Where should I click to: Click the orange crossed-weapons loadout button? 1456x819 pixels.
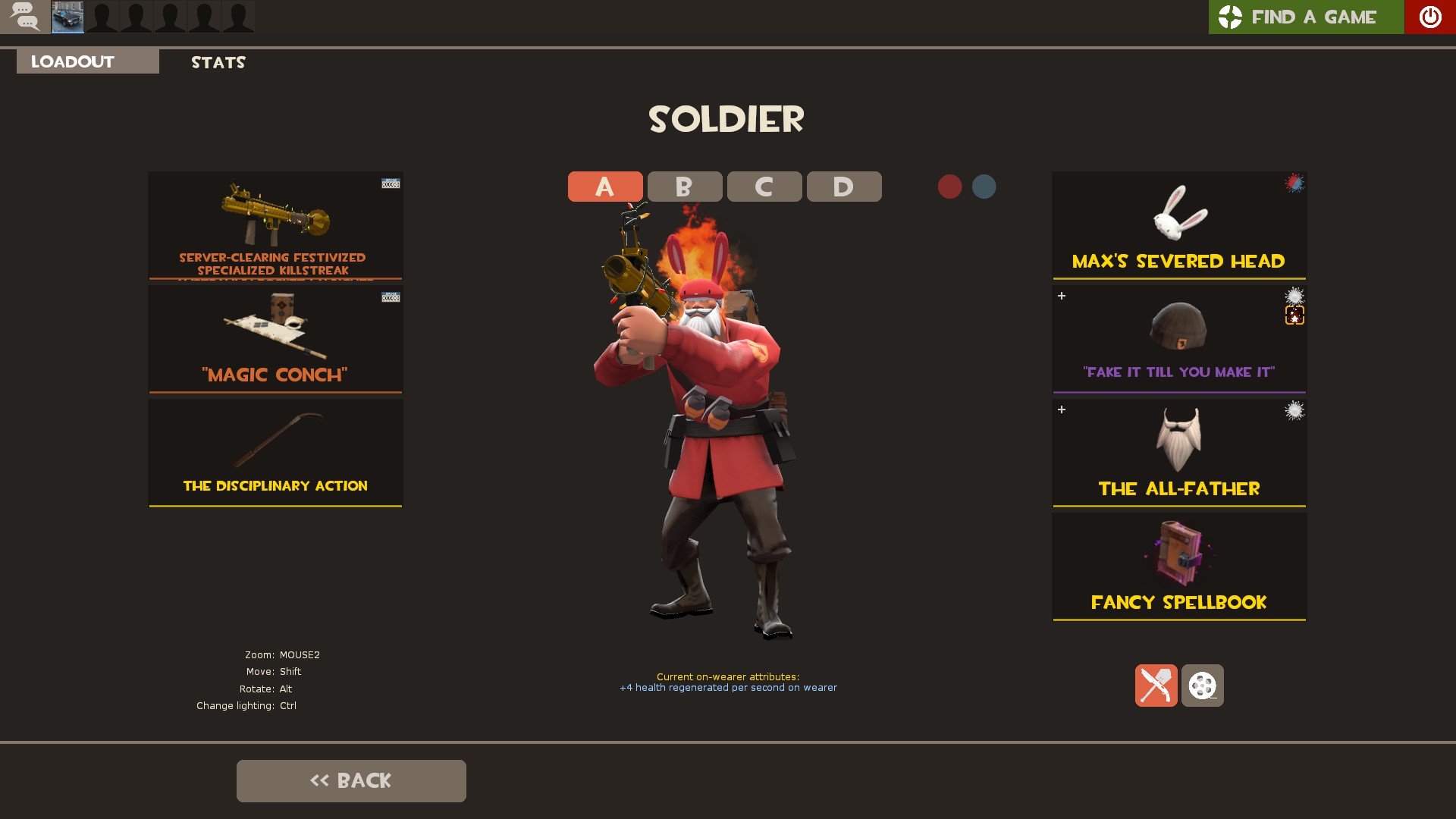pyautogui.click(x=1156, y=686)
